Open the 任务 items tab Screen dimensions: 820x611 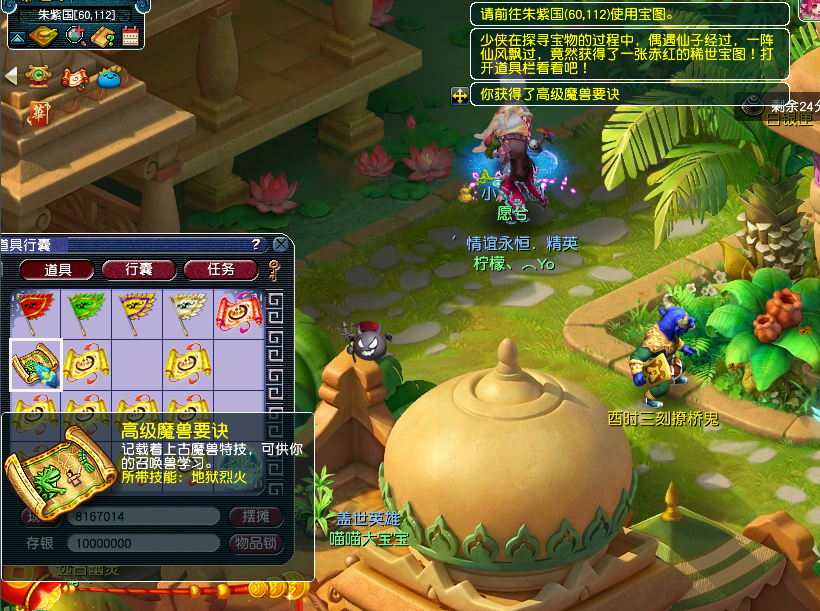coord(220,269)
